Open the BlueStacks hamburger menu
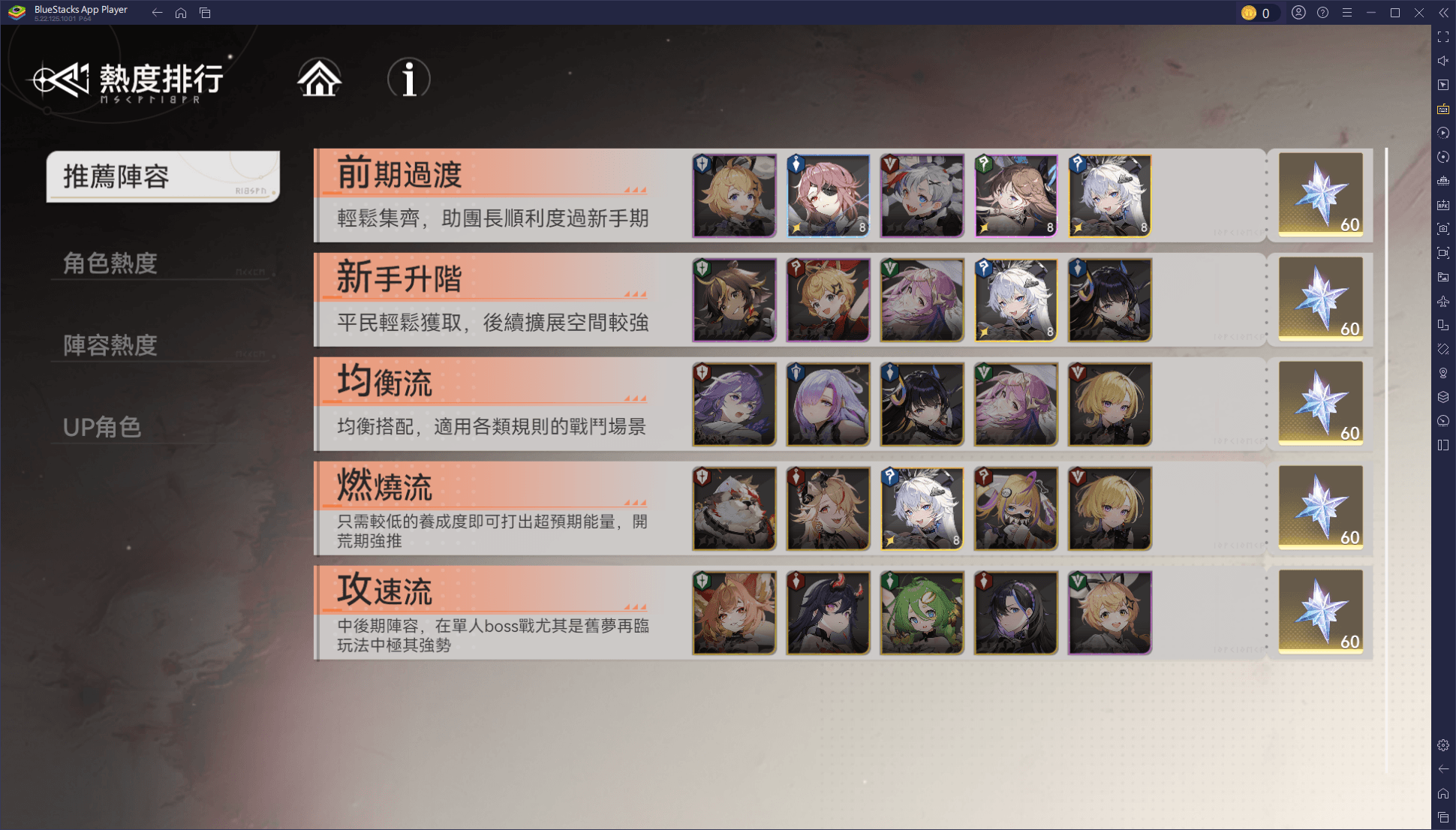This screenshot has height=830, width=1456. click(1347, 12)
